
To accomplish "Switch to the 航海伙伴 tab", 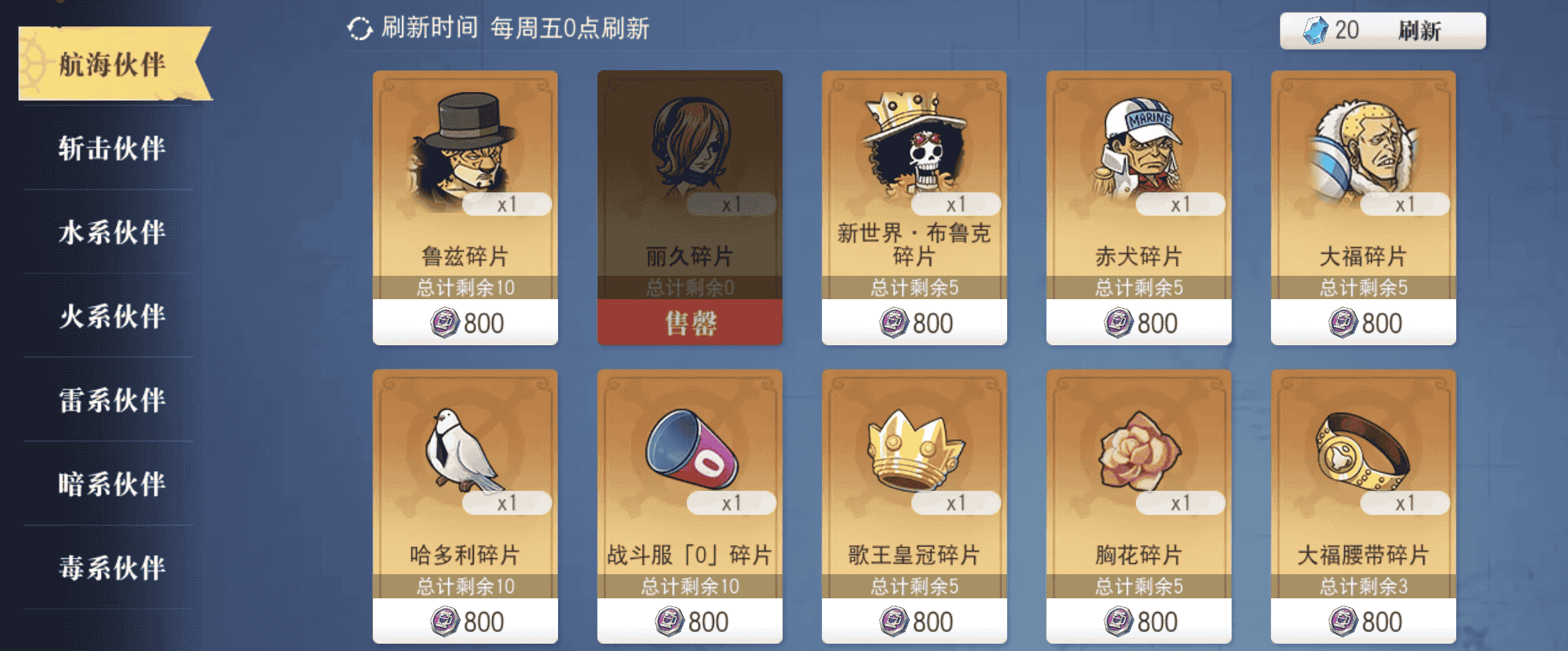I will pyautogui.click(x=112, y=64).
